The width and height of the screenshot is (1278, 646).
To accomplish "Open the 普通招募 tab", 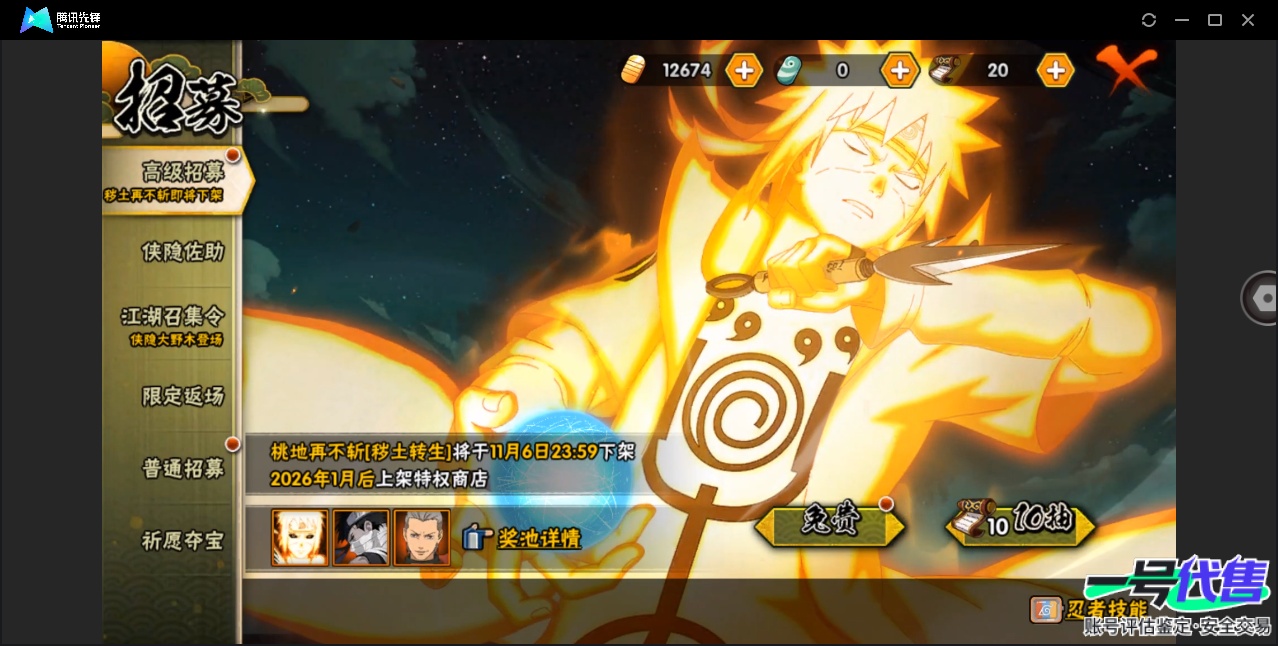I will (182, 468).
